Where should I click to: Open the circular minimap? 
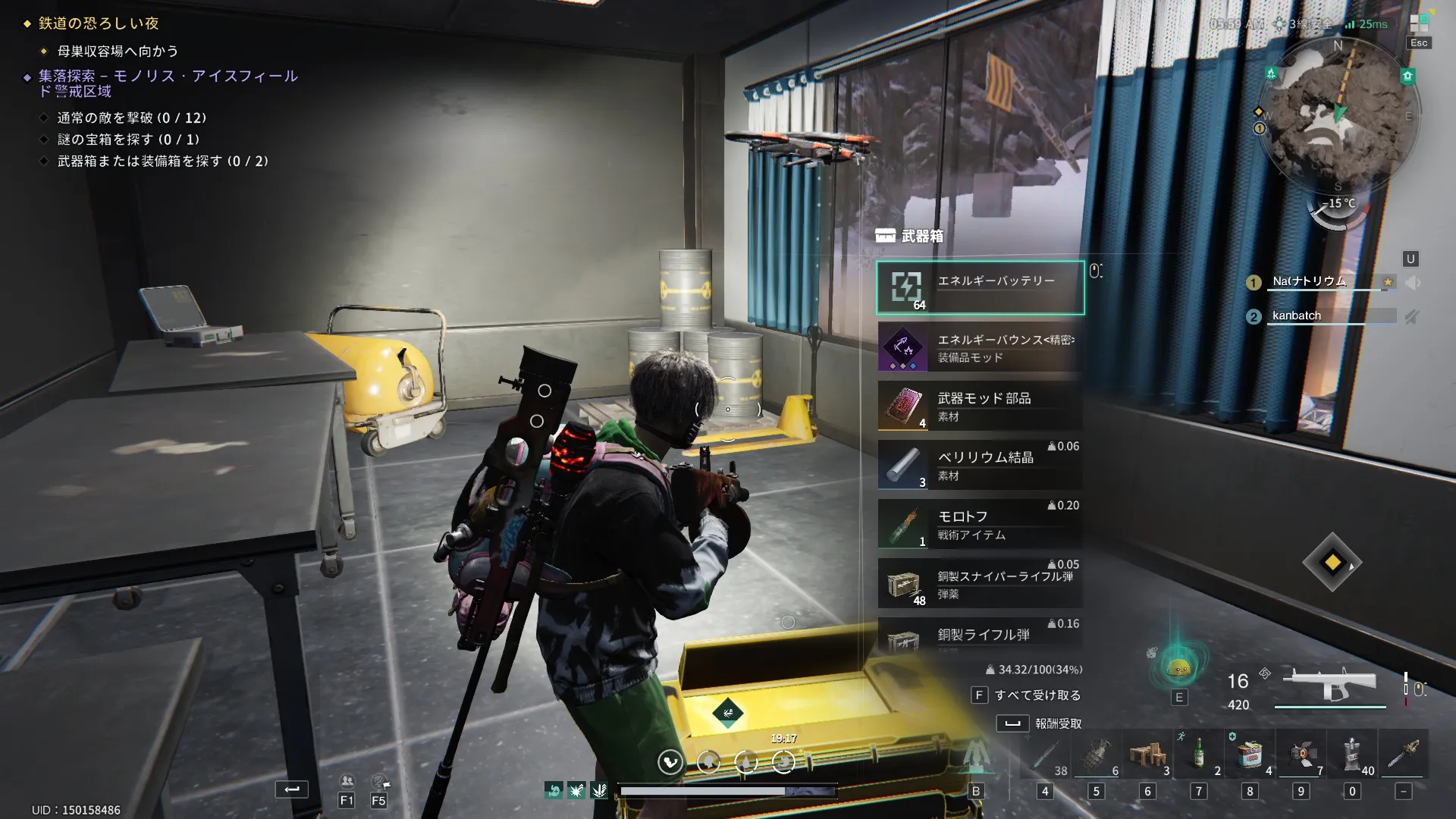[1337, 114]
